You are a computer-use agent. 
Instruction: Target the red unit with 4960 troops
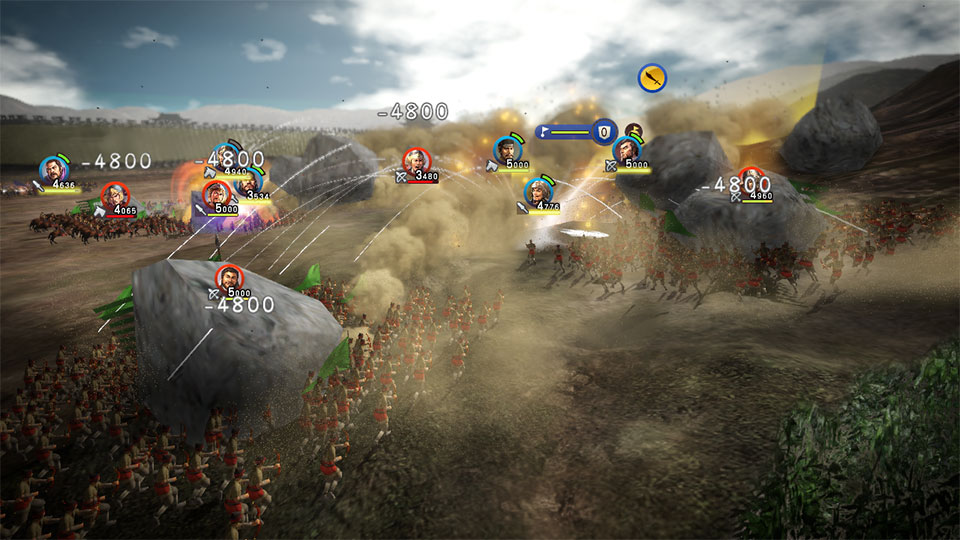click(752, 180)
